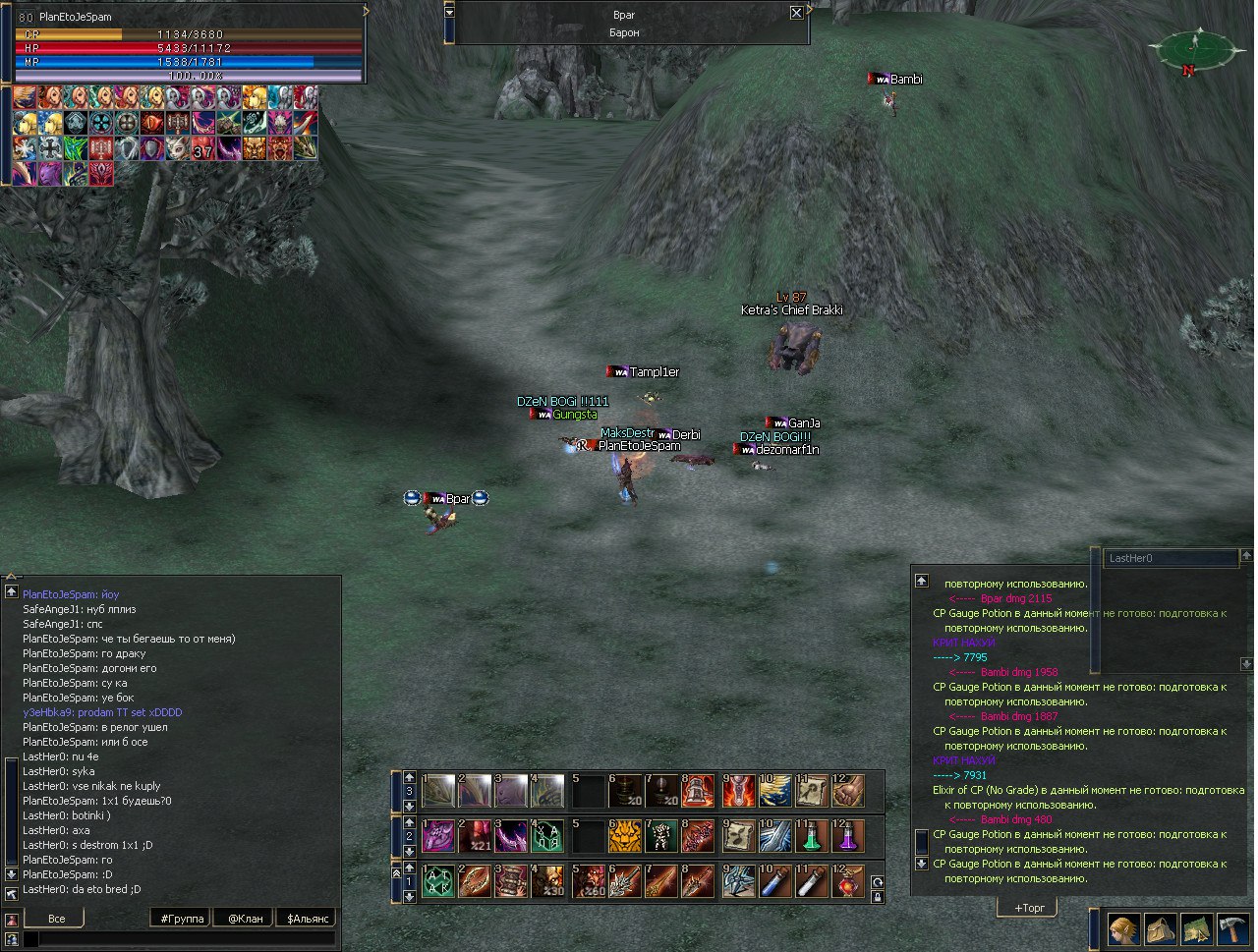
Task: Open the character status face icon
Action: (1124, 928)
